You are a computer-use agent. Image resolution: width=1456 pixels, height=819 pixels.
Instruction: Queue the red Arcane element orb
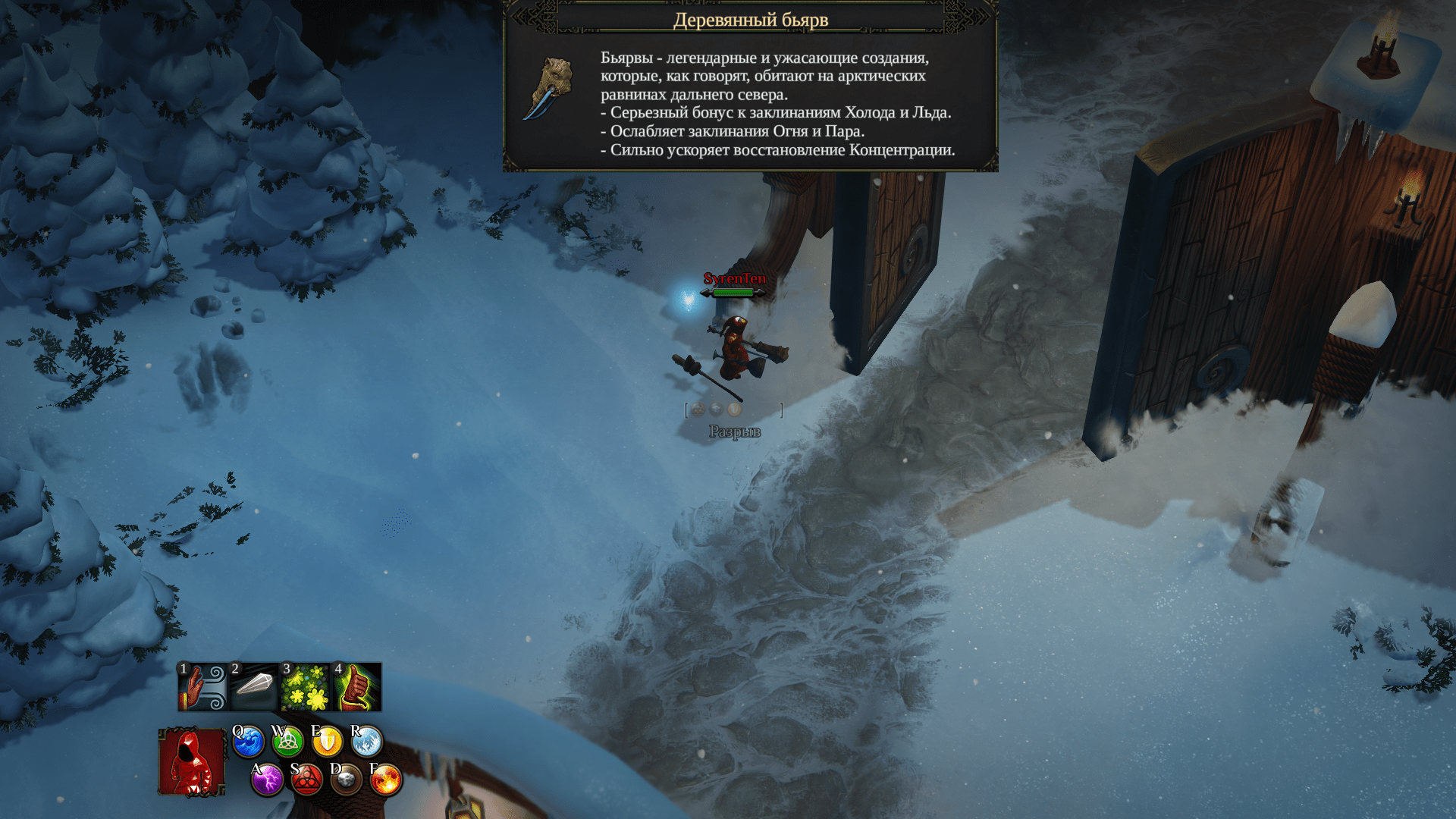point(306,780)
